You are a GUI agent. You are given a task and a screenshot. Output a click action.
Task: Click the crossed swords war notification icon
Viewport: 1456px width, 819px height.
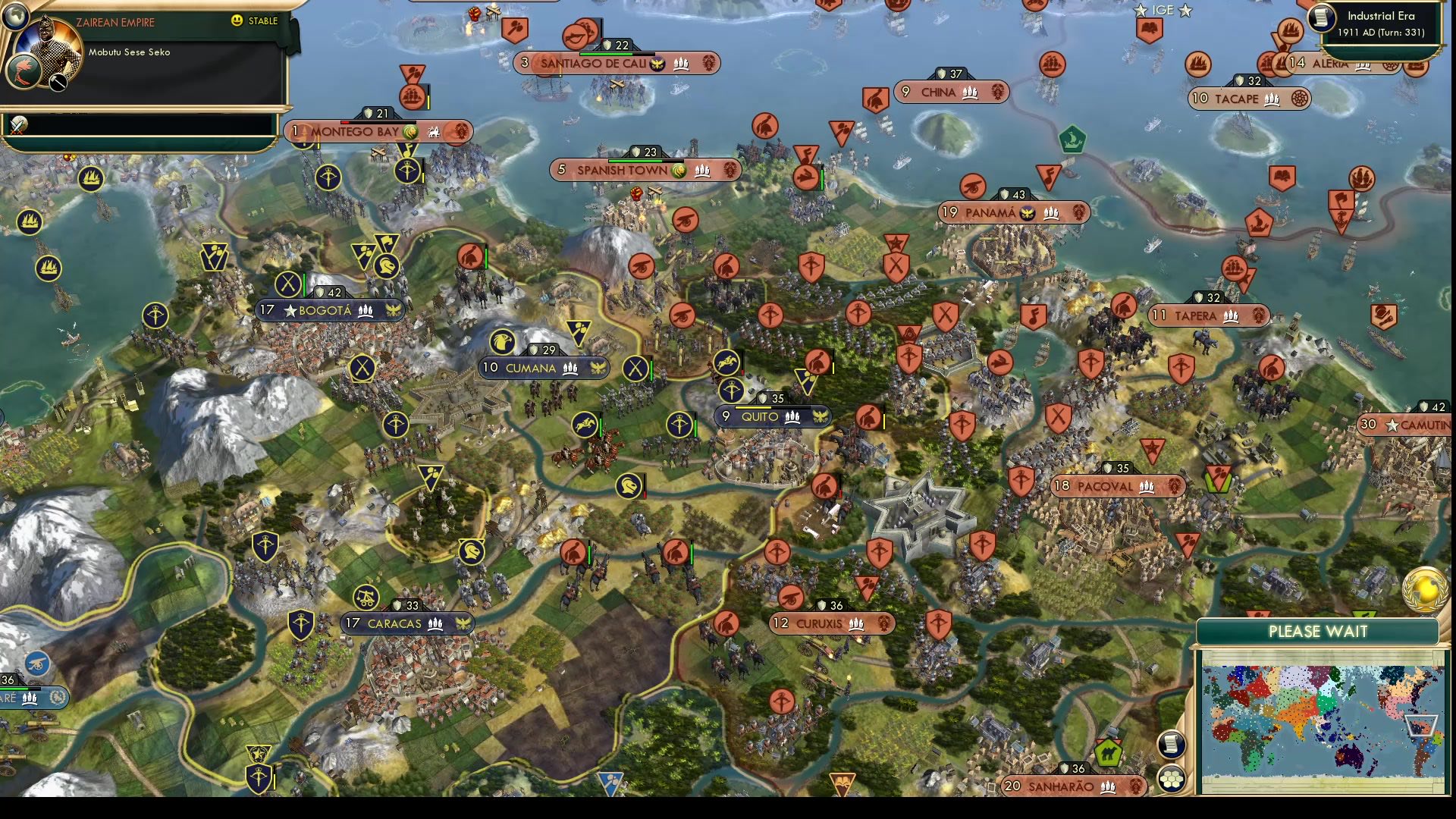17,126
